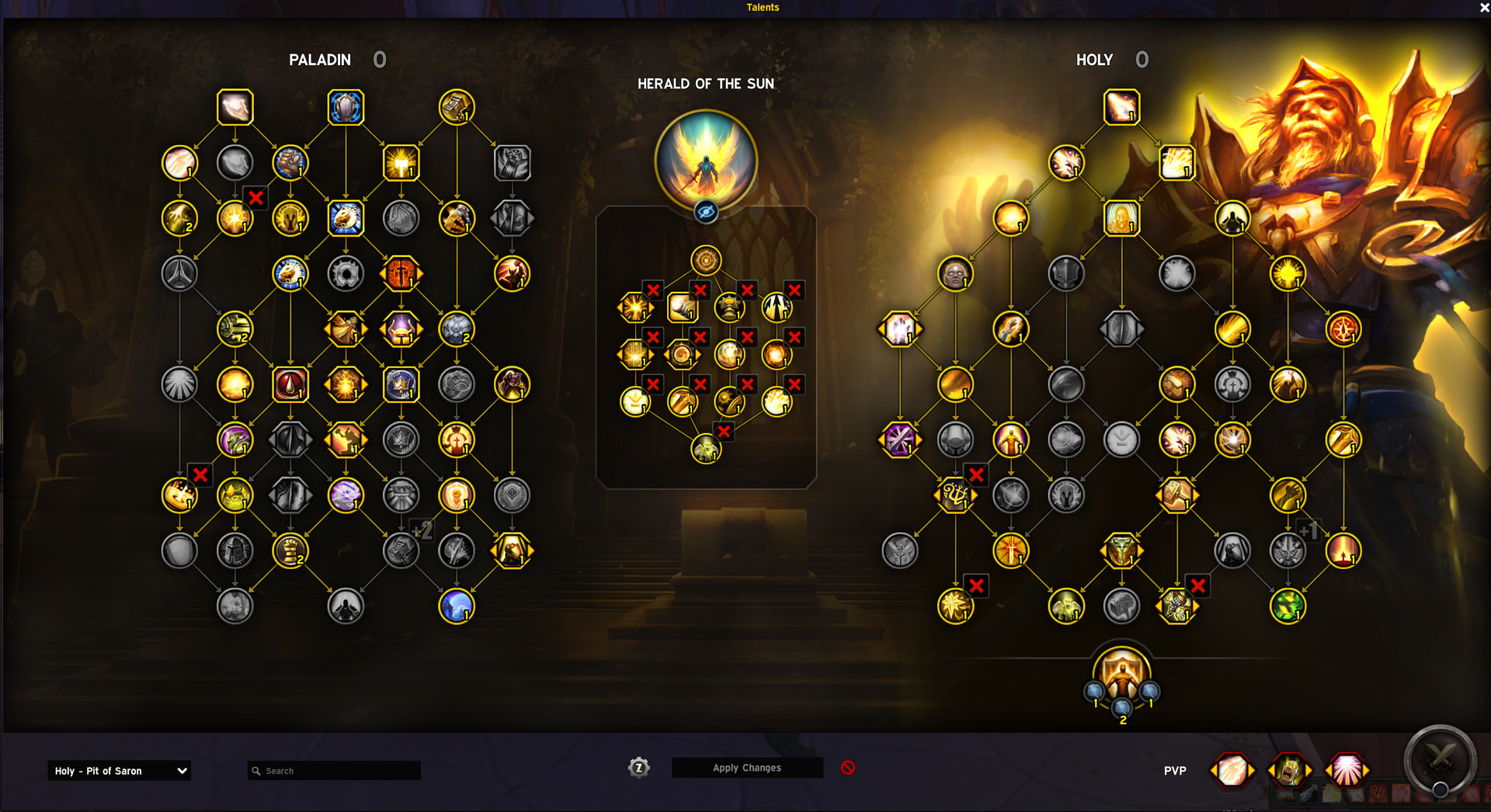Select the top talent node in the Holy tree

tap(1121, 107)
